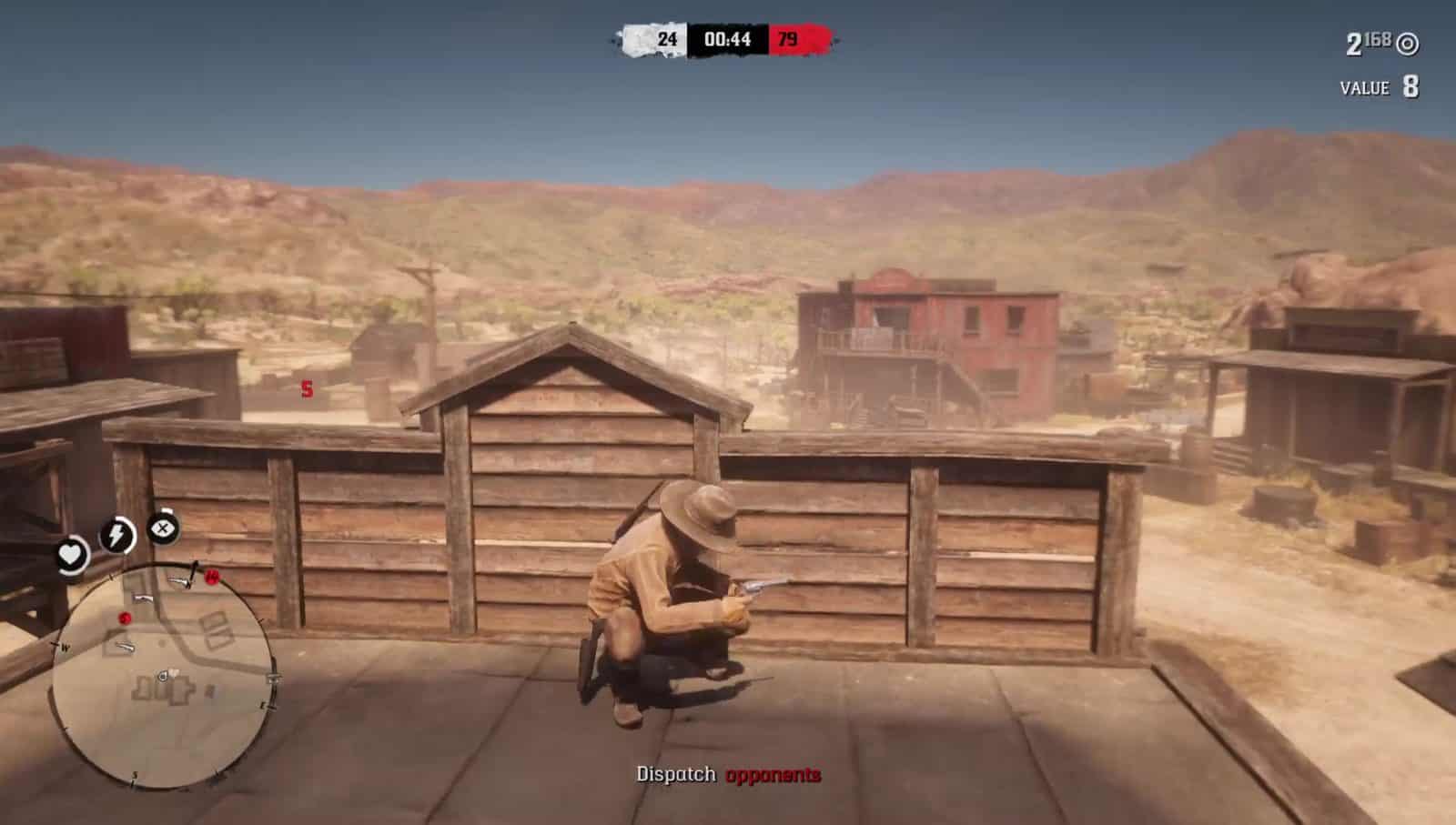Click the compass letter W on the minimap rim

[64, 645]
